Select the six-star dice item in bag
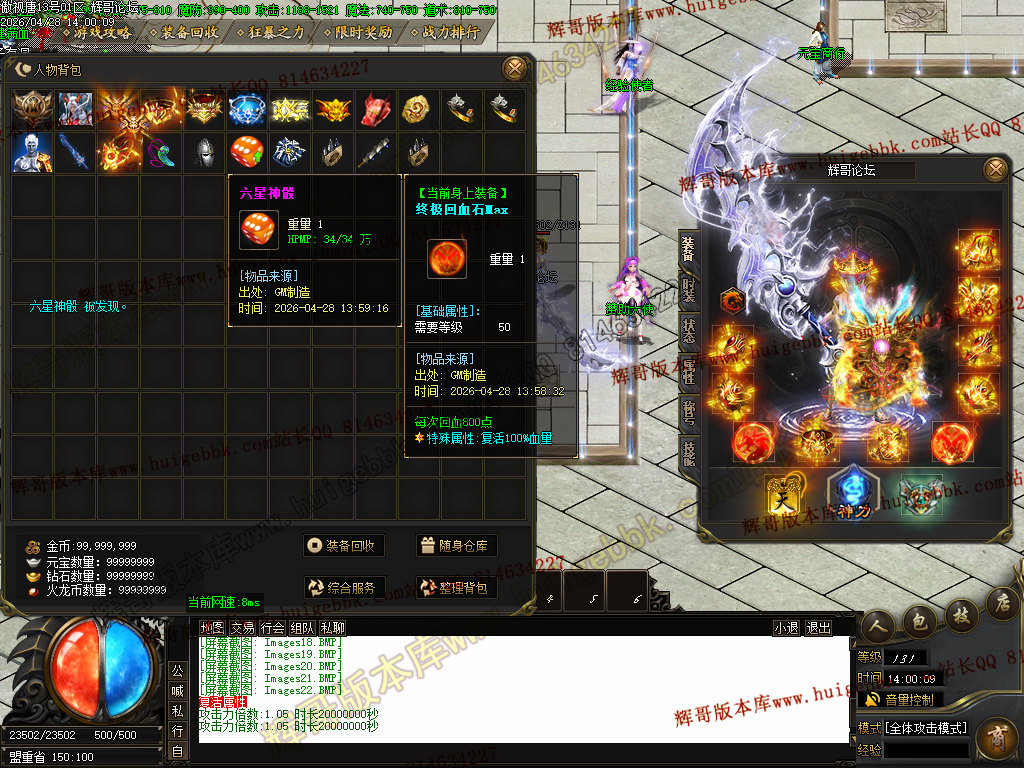This screenshot has width=1024, height=768. [x=247, y=152]
